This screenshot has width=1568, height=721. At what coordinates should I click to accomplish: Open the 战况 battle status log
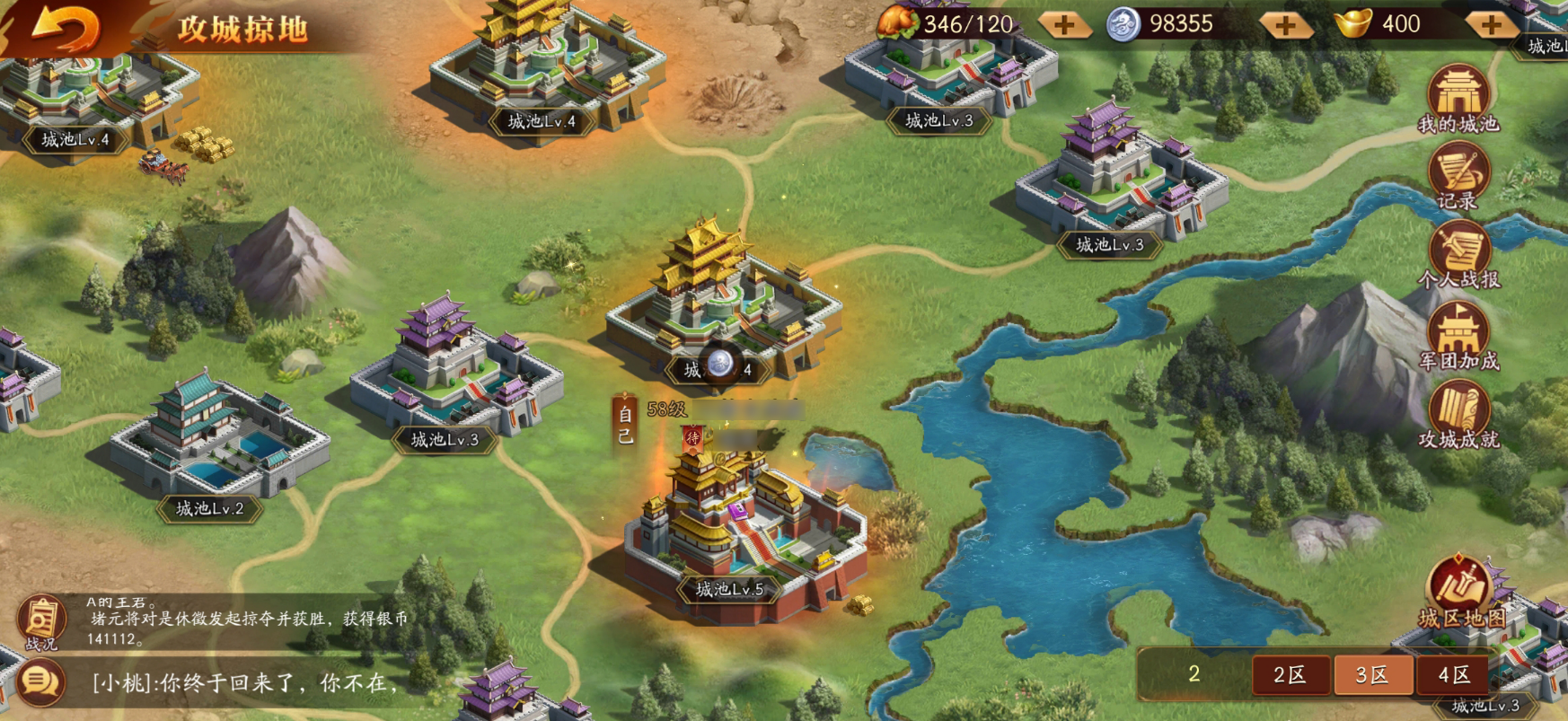(x=41, y=621)
